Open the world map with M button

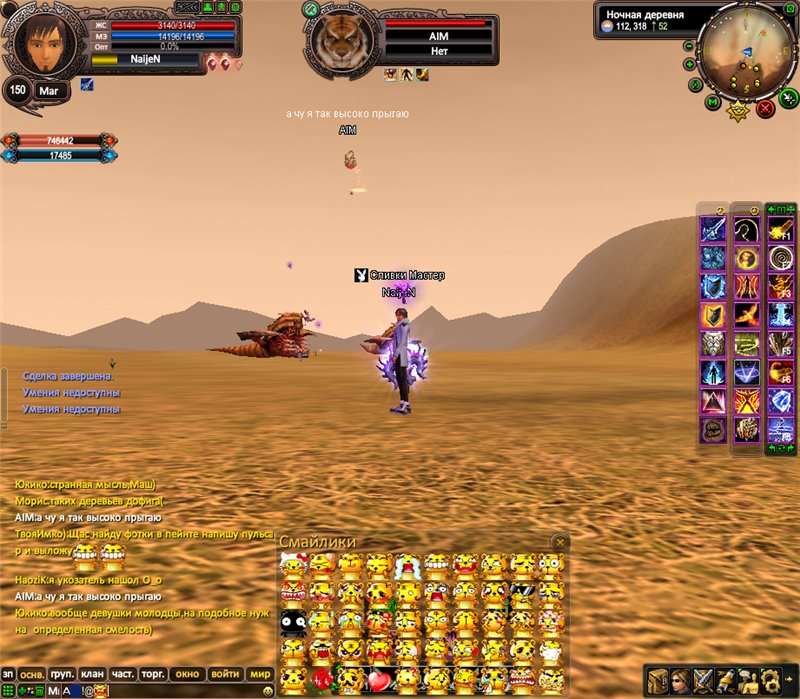pyautogui.click(x=711, y=102)
